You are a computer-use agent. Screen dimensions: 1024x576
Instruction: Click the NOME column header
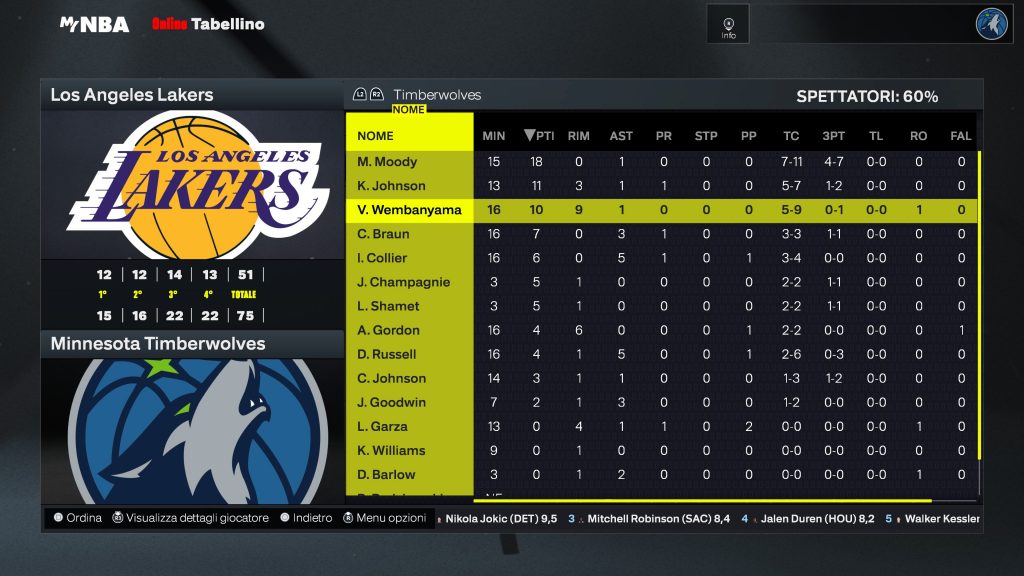click(x=376, y=136)
